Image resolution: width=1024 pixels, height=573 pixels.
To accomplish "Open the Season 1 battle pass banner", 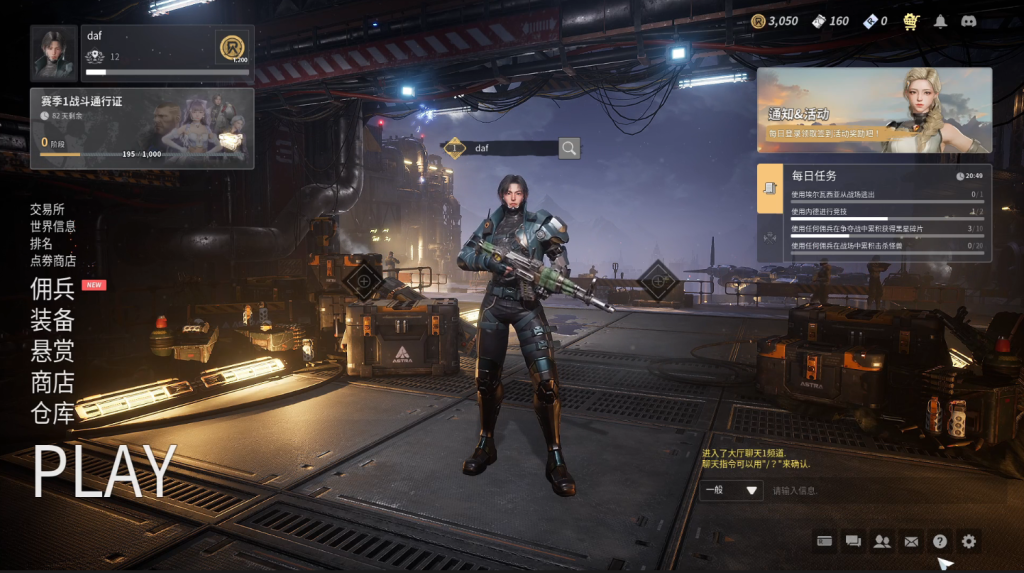I will 142,128.
